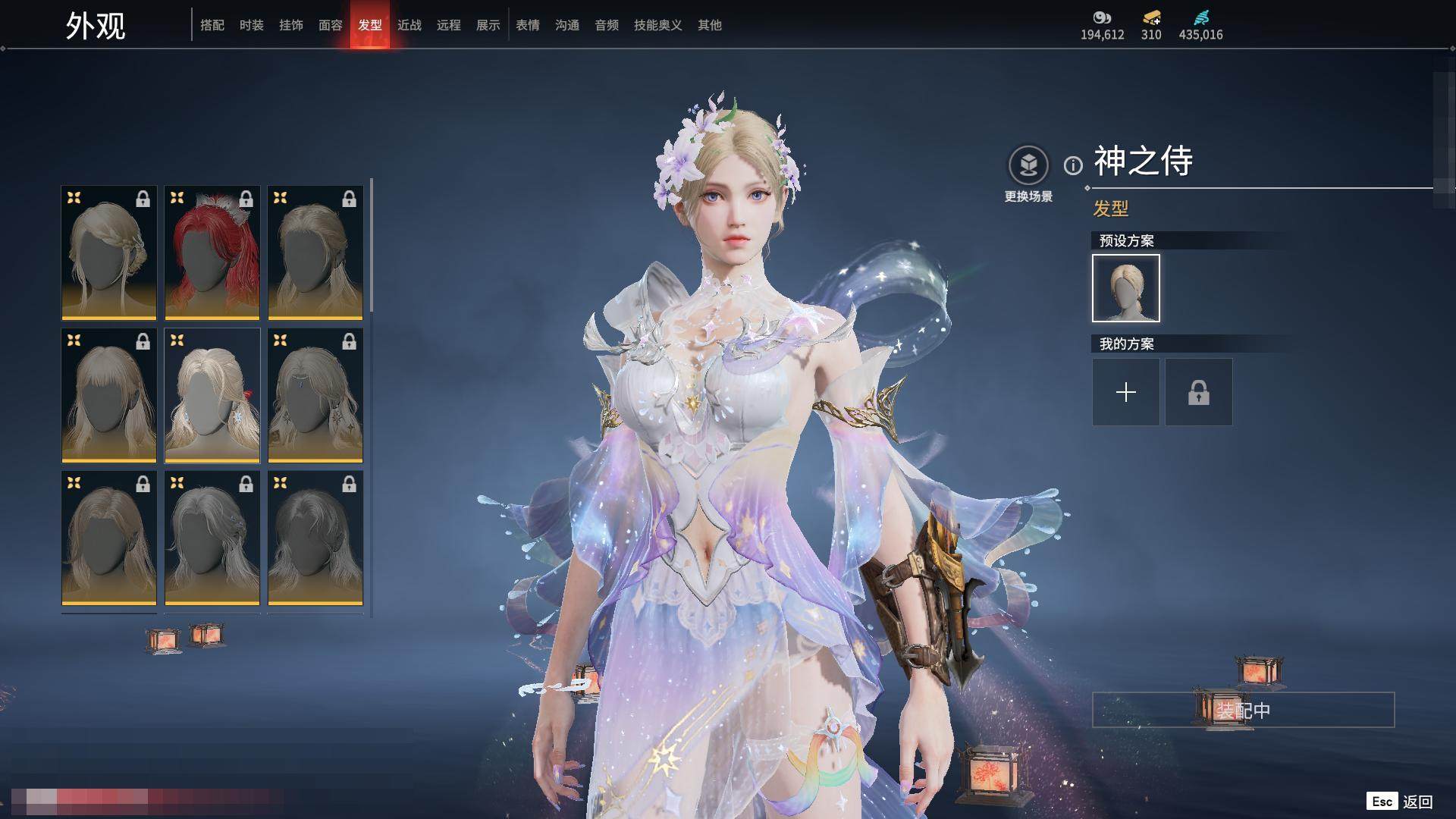Select the 挂饰 accessories tab
This screenshot has height=819, width=1456.
(291, 25)
